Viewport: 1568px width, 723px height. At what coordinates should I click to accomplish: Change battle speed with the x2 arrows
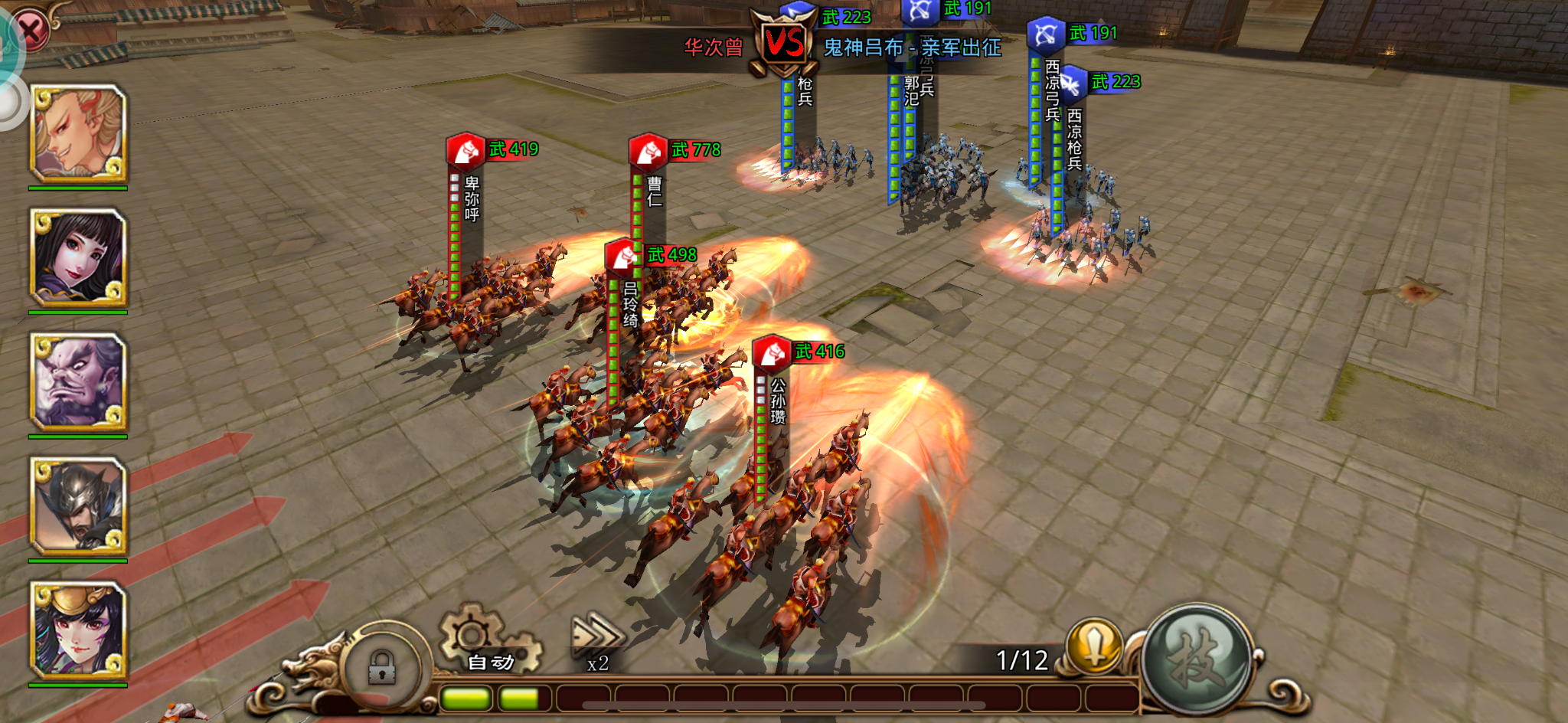(x=598, y=642)
